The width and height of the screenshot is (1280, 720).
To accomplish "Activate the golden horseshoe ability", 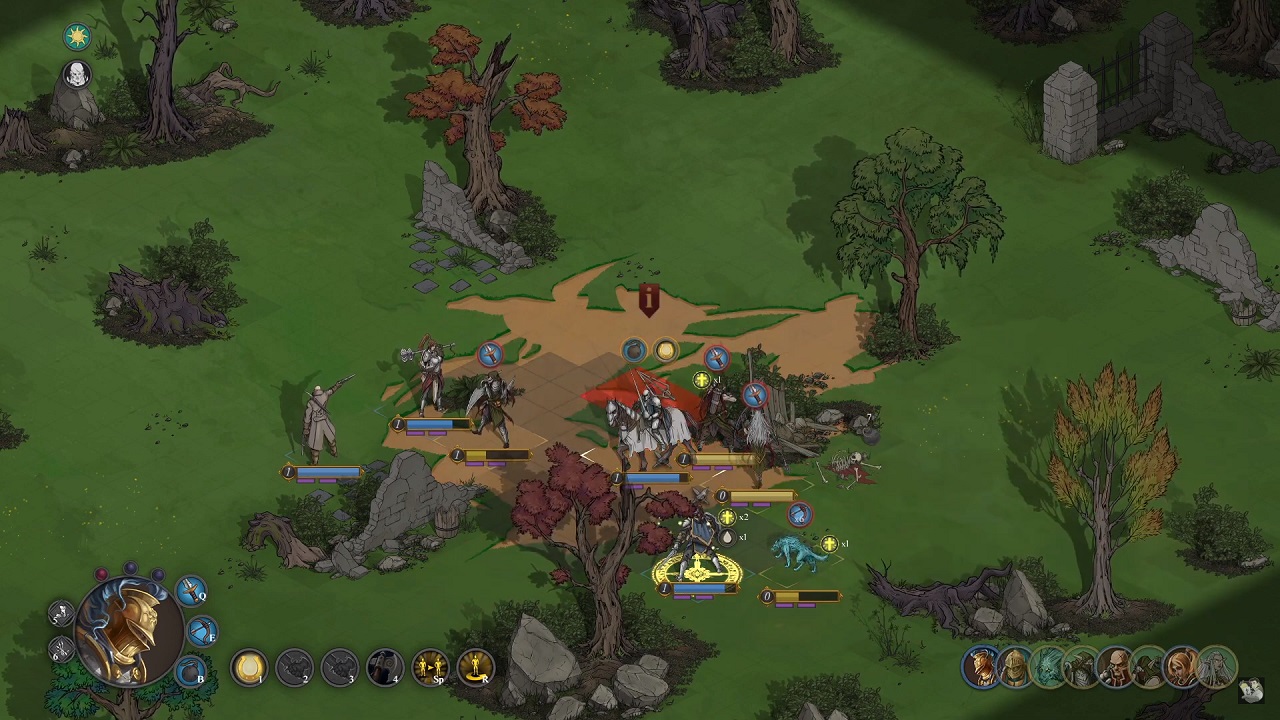I will pyautogui.click(x=249, y=667).
